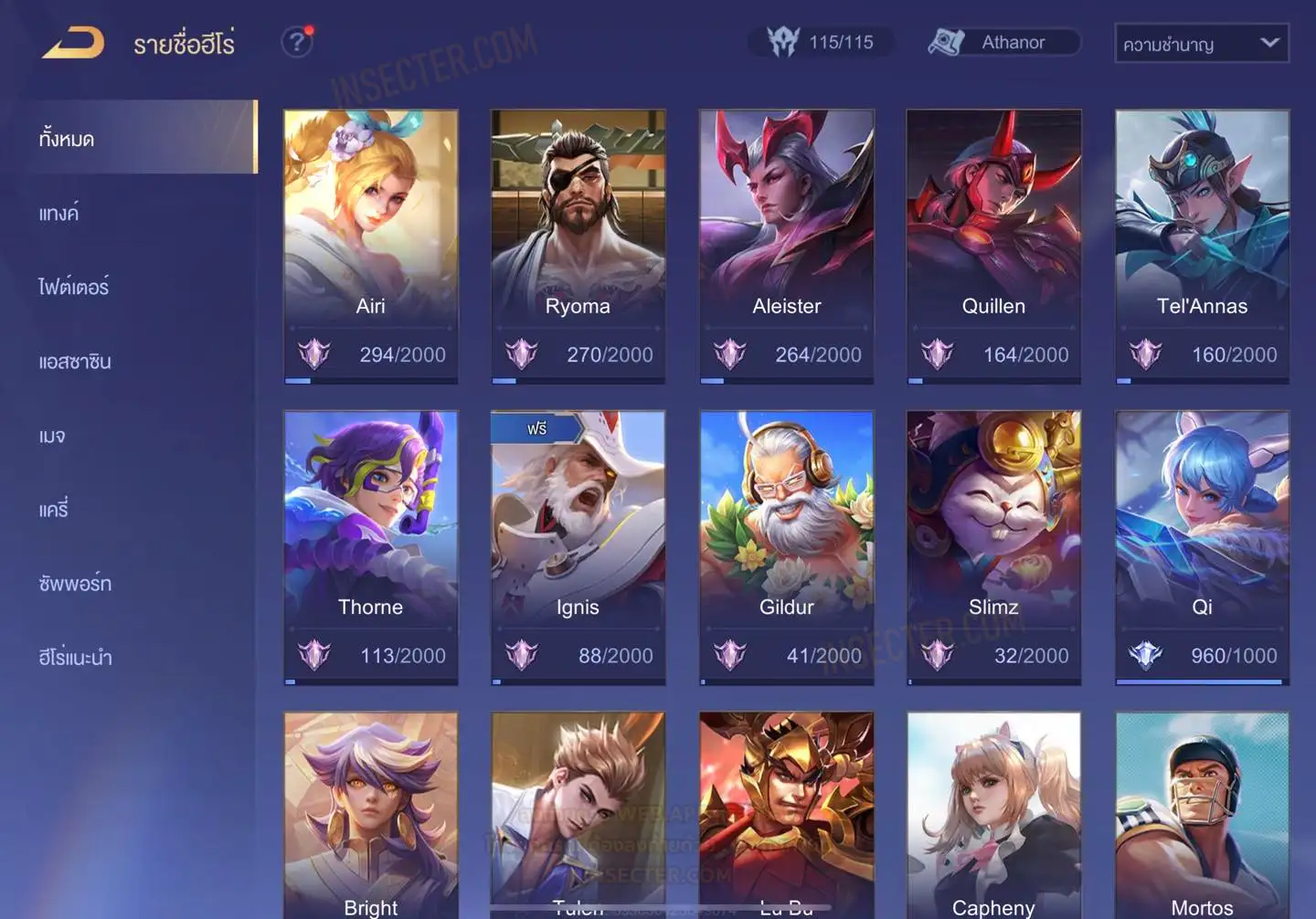Select the Airi hero card
The height and width of the screenshot is (919, 1316).
tap(370, 245)
